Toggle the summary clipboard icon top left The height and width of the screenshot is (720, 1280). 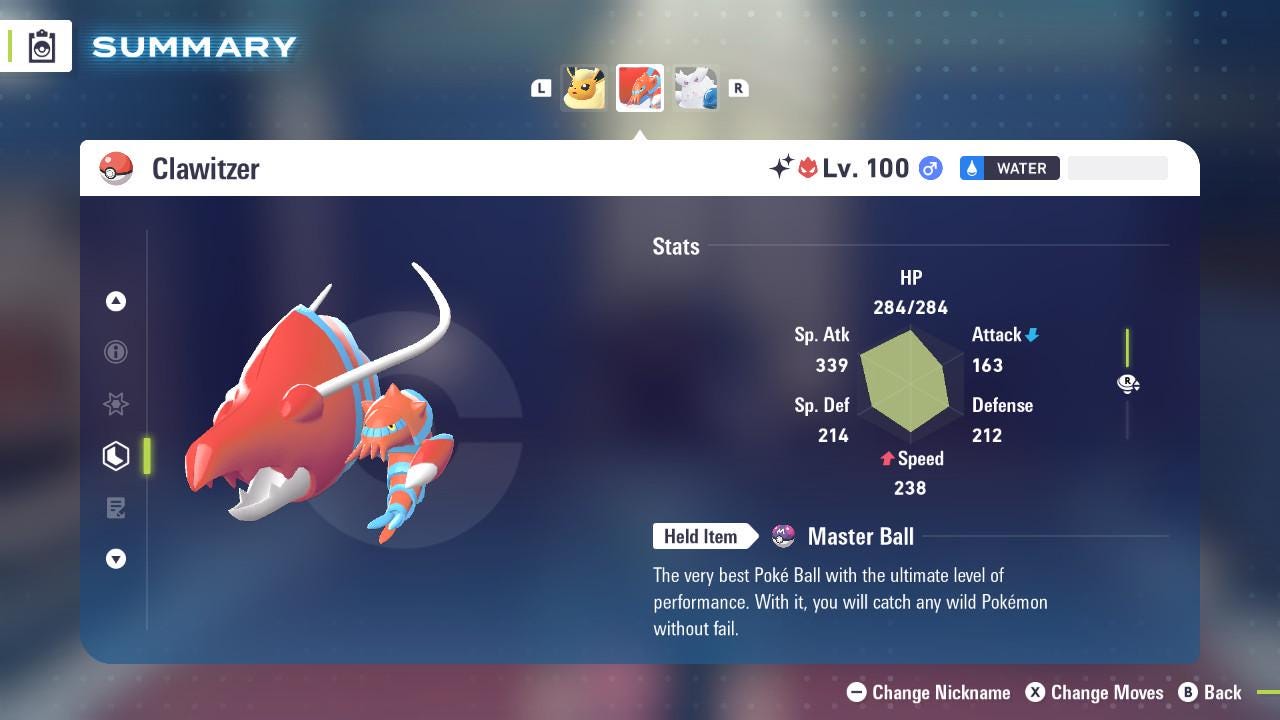click(x=40, y=45)
